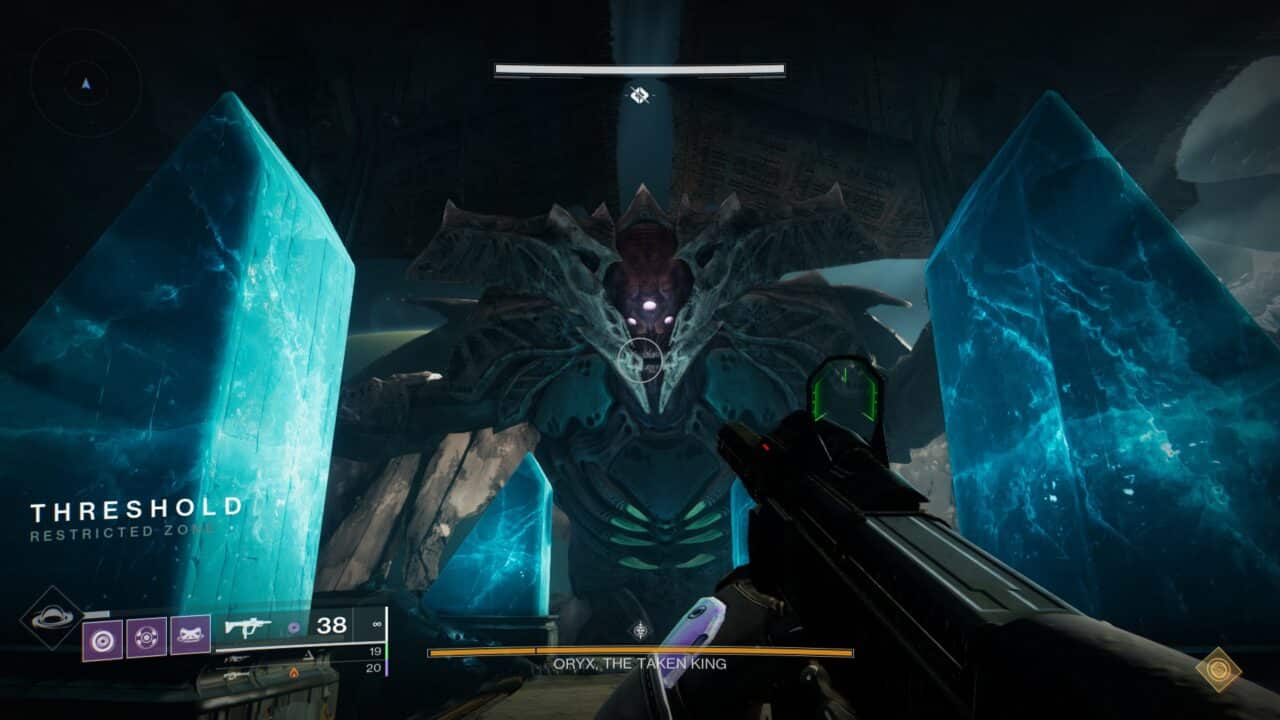
Task: Click the purple ammo type icon
Action: [x=294, y=627]
